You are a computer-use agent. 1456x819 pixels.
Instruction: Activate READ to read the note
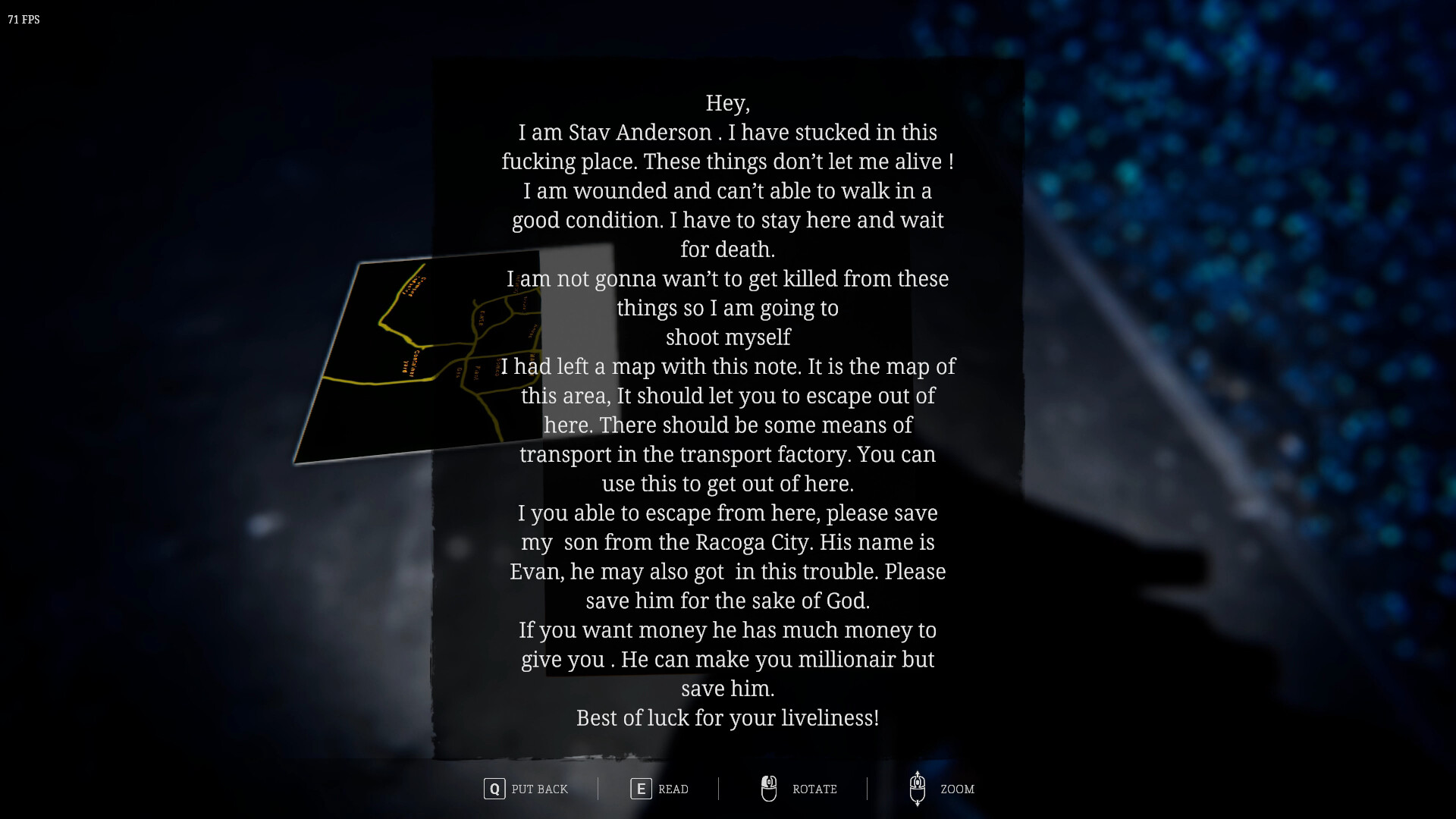point(673,789)
